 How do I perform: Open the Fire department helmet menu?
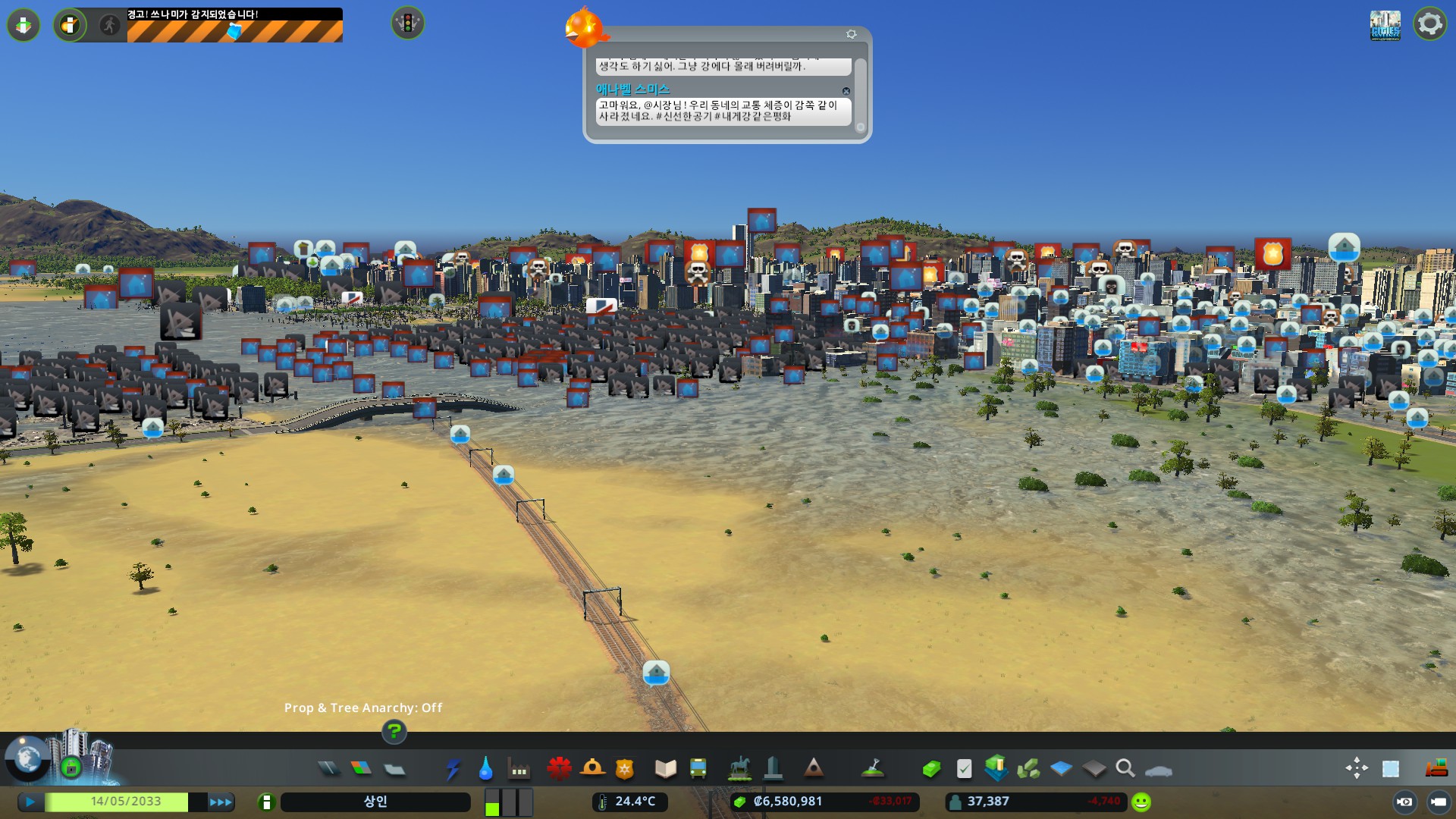coord(592,769)
